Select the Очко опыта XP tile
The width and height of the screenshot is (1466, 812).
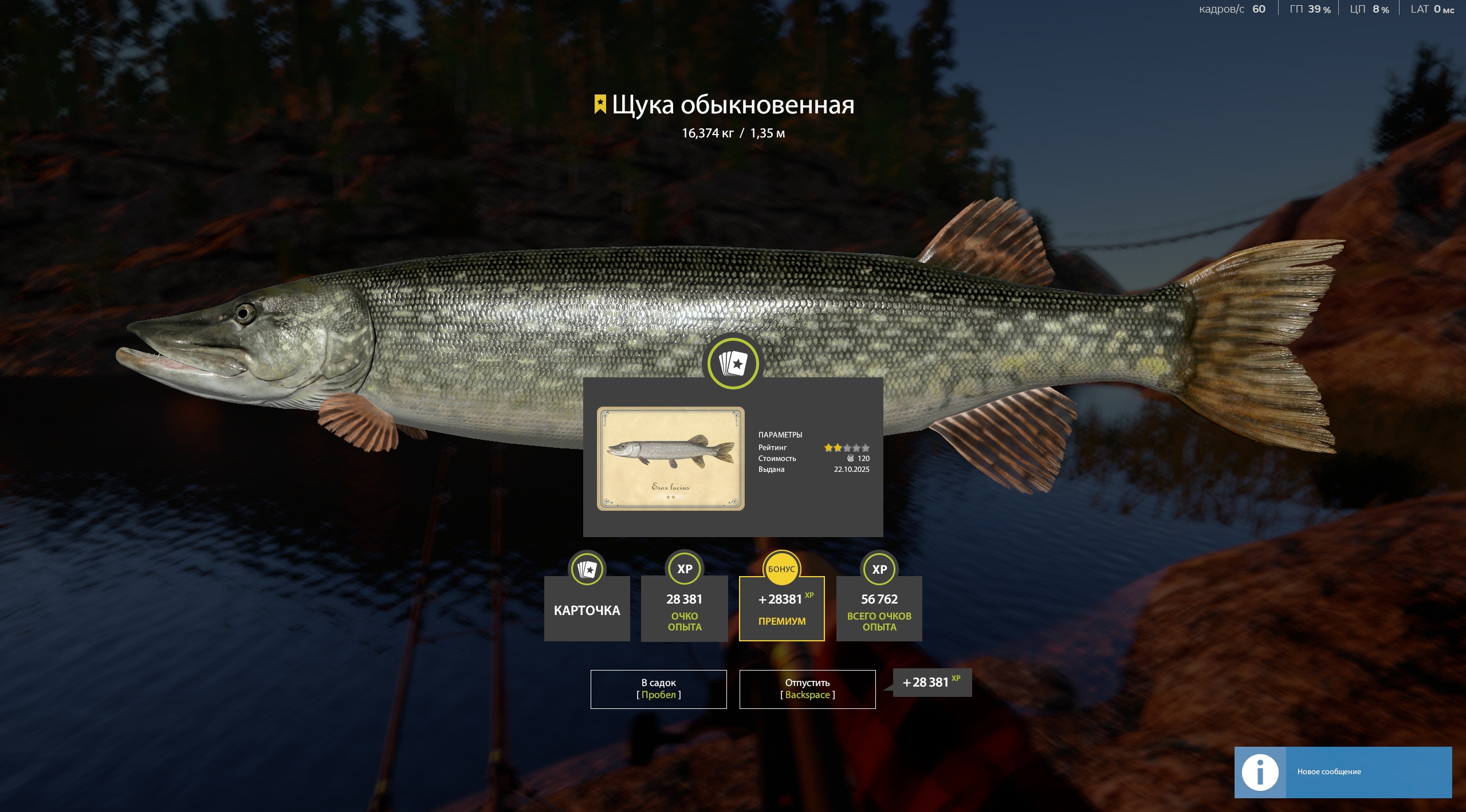(x=684, y=608)
